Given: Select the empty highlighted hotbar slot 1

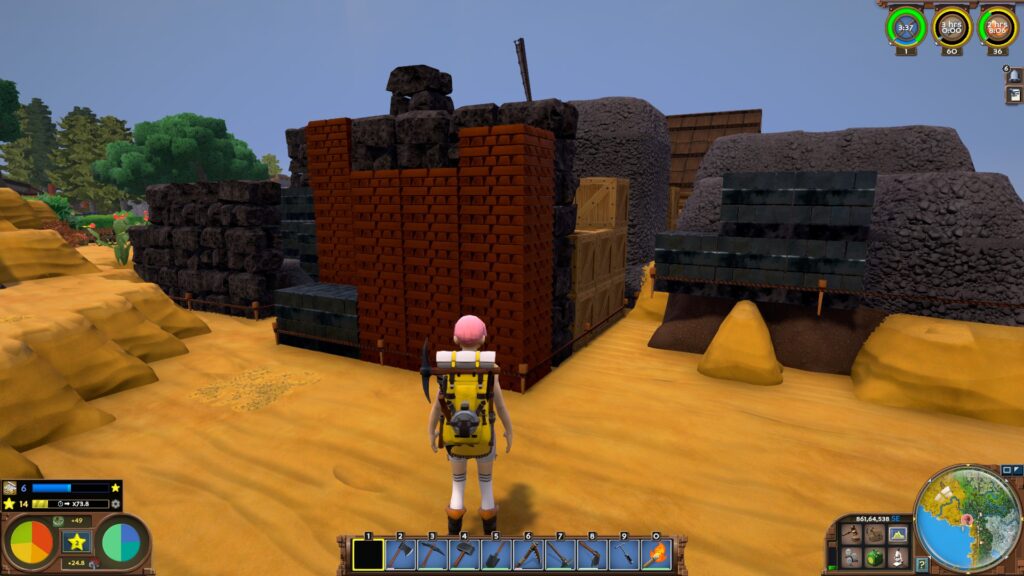Looking at the screenshot, I should [x=368, y=554].
